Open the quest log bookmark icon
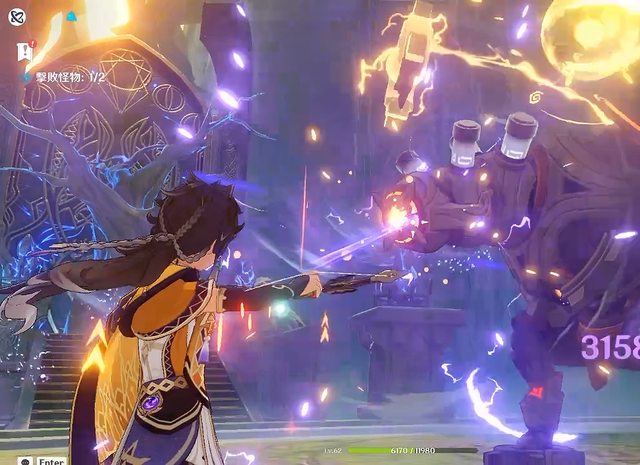 (24, 52)
